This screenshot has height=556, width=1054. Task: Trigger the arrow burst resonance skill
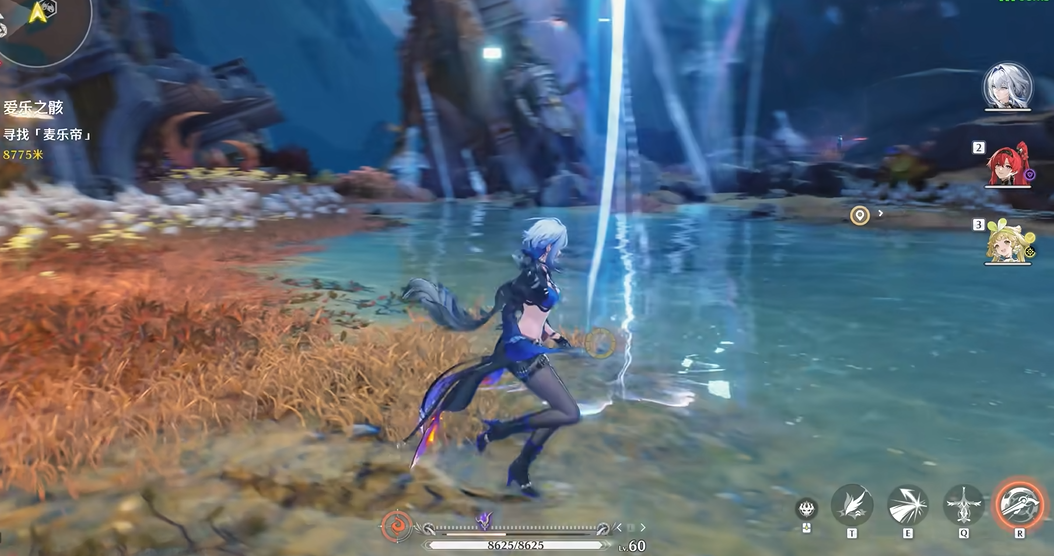coord(908,505)
